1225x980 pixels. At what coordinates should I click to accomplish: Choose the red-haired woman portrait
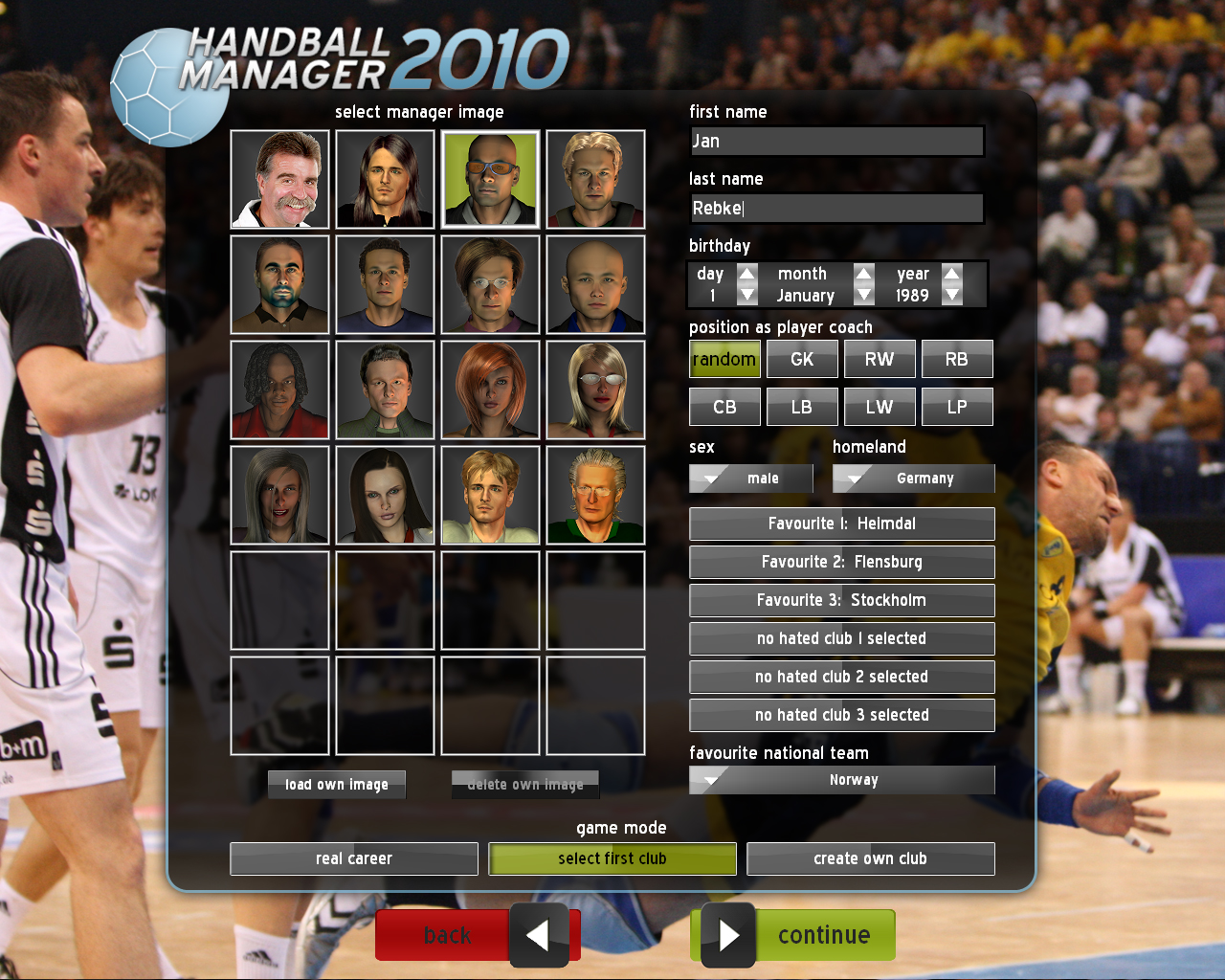(490, 390)
